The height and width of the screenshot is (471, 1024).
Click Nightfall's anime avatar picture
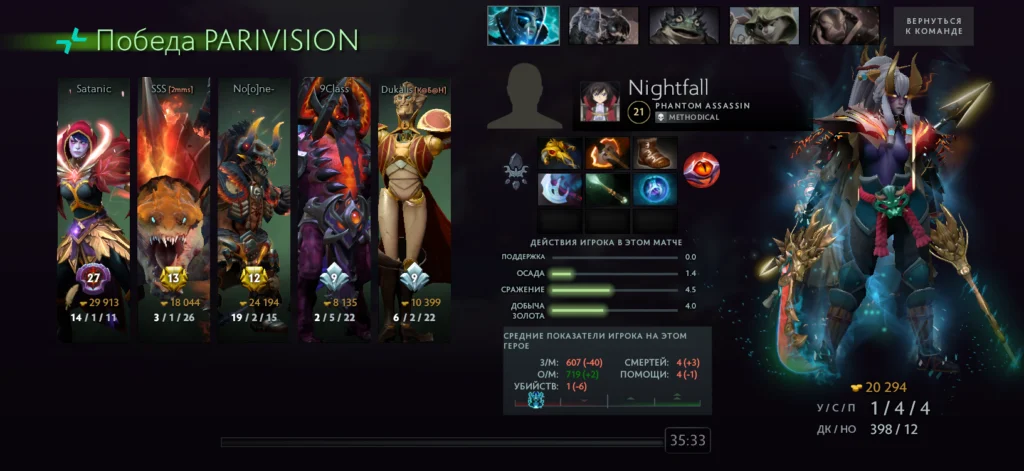pyautogui.click(x=599, y=102)
